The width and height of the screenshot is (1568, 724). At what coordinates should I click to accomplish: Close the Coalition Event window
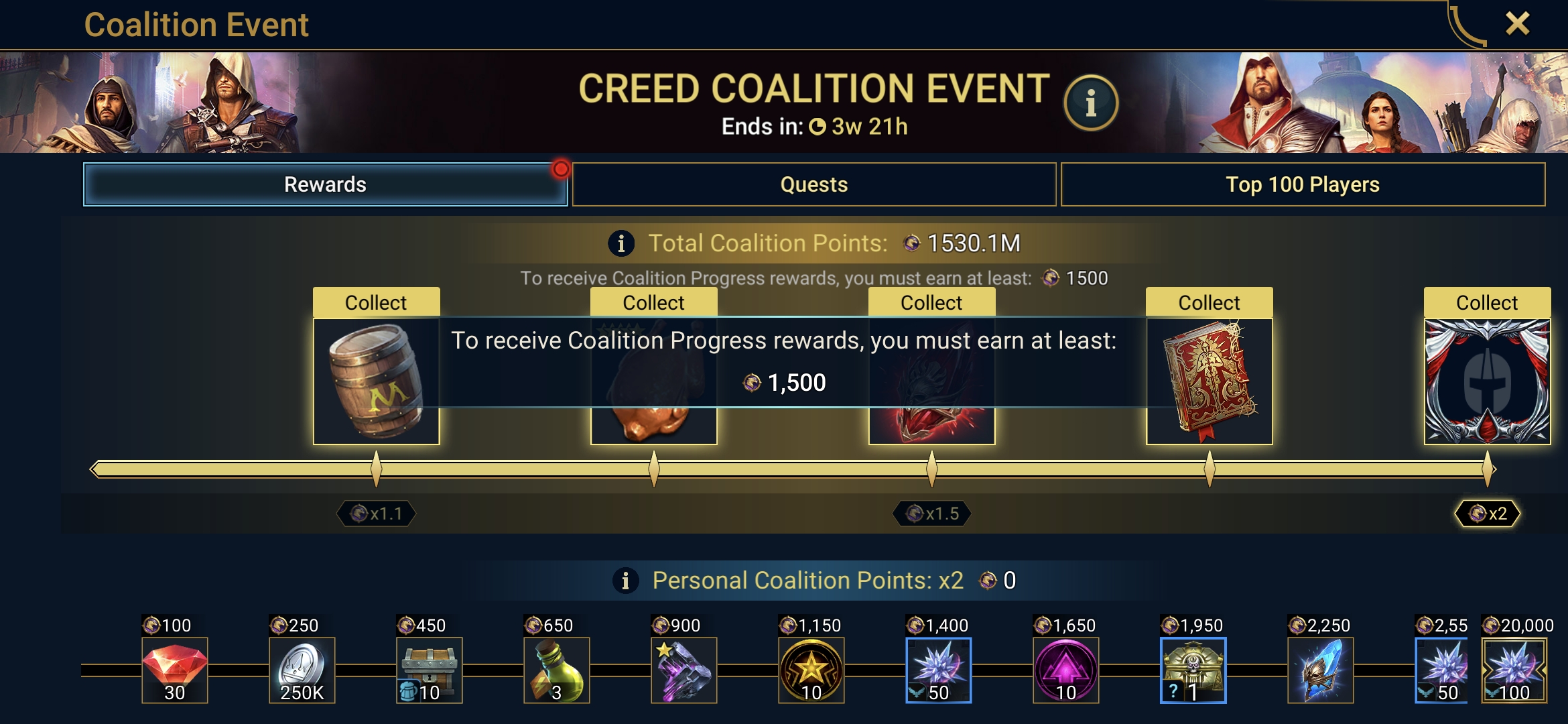(1517, 24)
